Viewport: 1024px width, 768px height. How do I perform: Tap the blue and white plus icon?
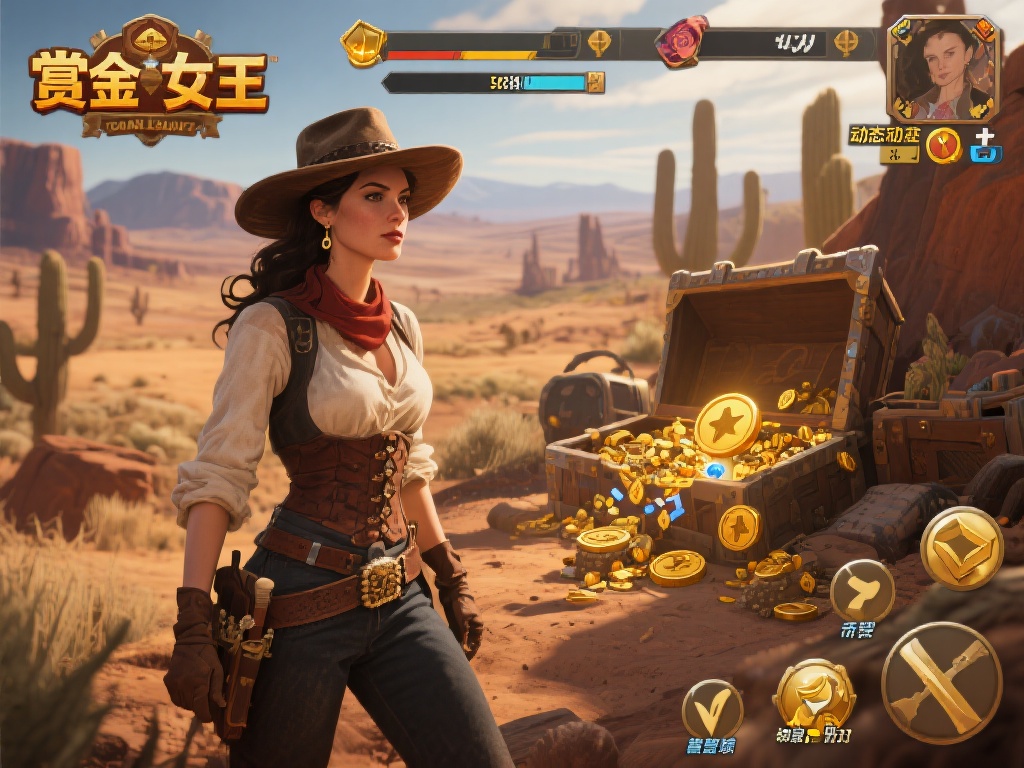coord(985,146)
